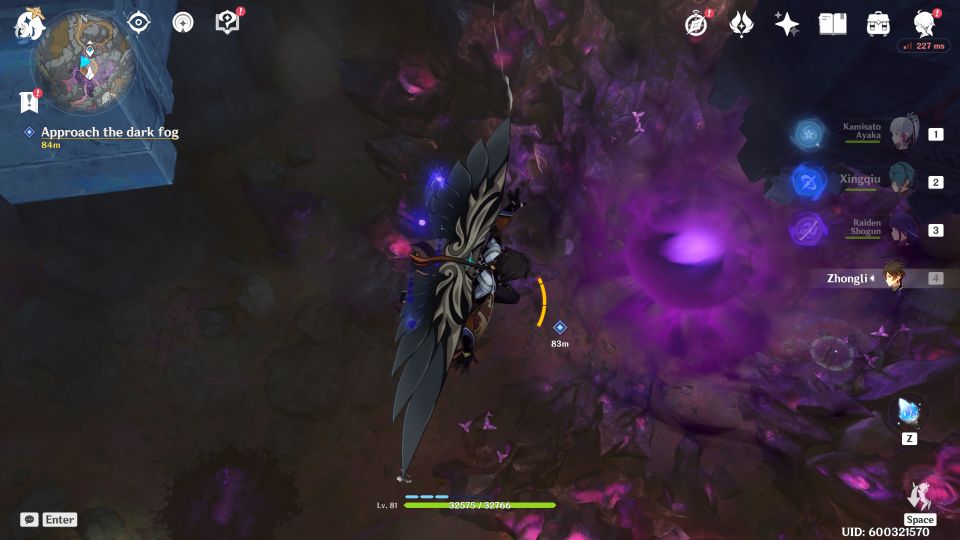Open the Paimon menu
This screenshot has width=960, height=540.
click(x=30, y=25)
